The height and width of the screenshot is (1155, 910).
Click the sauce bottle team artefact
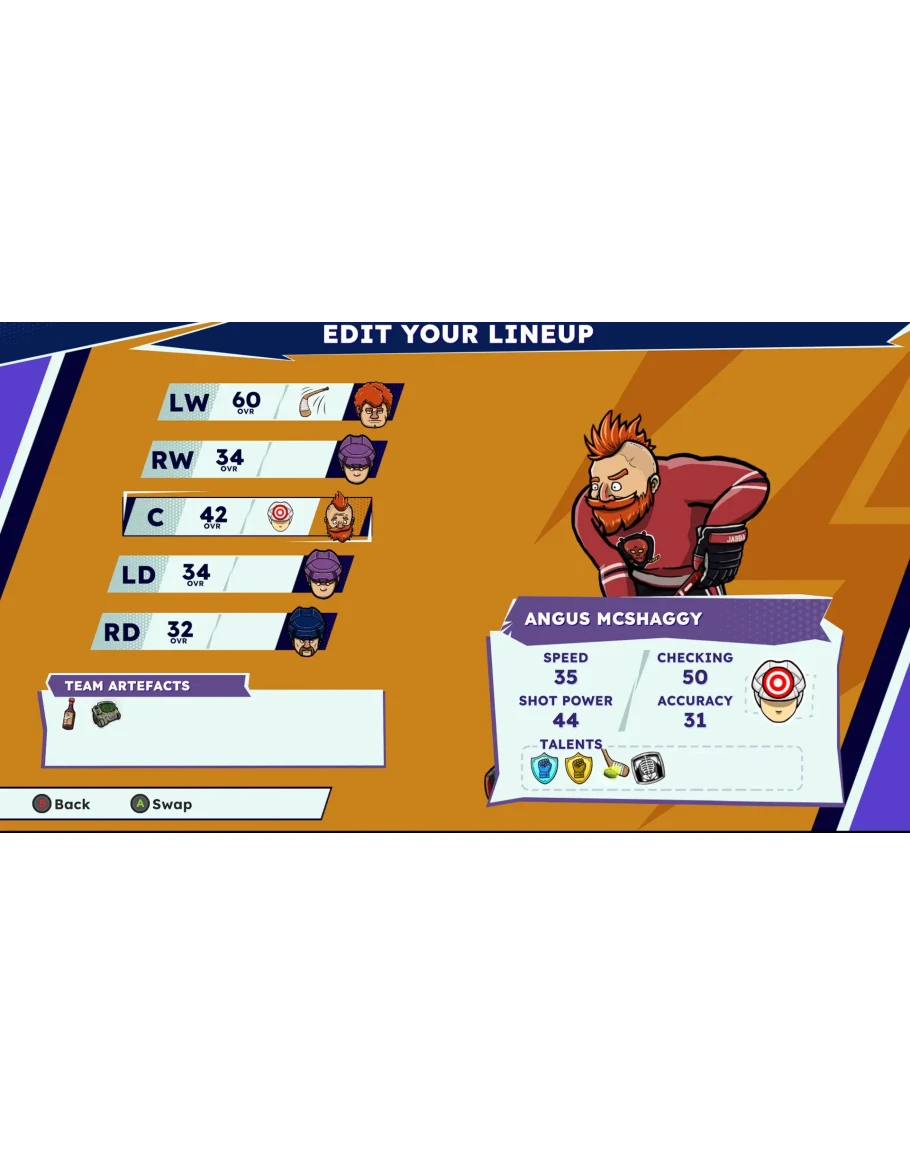(x=68, y=715)
